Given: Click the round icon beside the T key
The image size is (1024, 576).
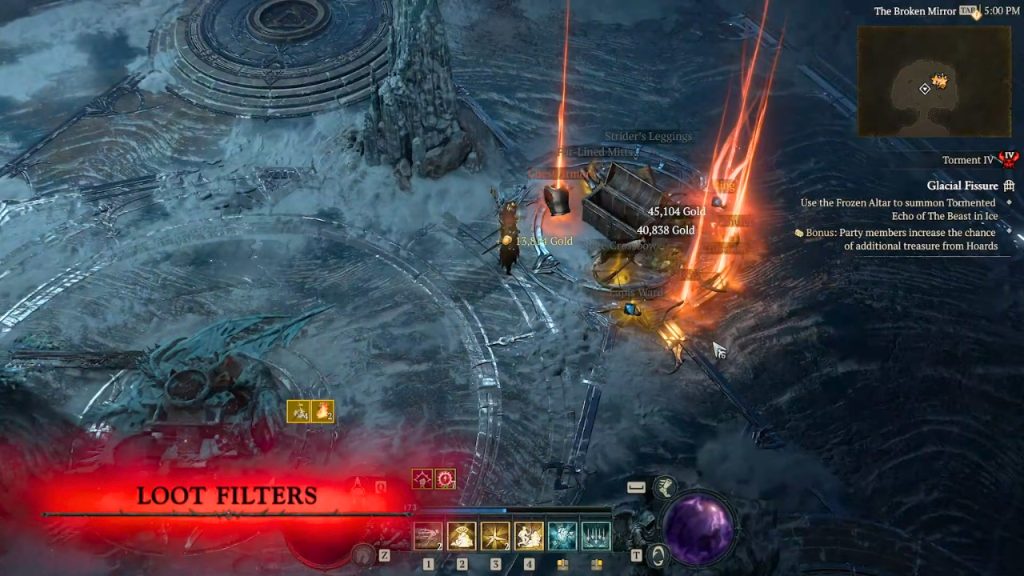Looking at the screenshot, I should (656, 555).
